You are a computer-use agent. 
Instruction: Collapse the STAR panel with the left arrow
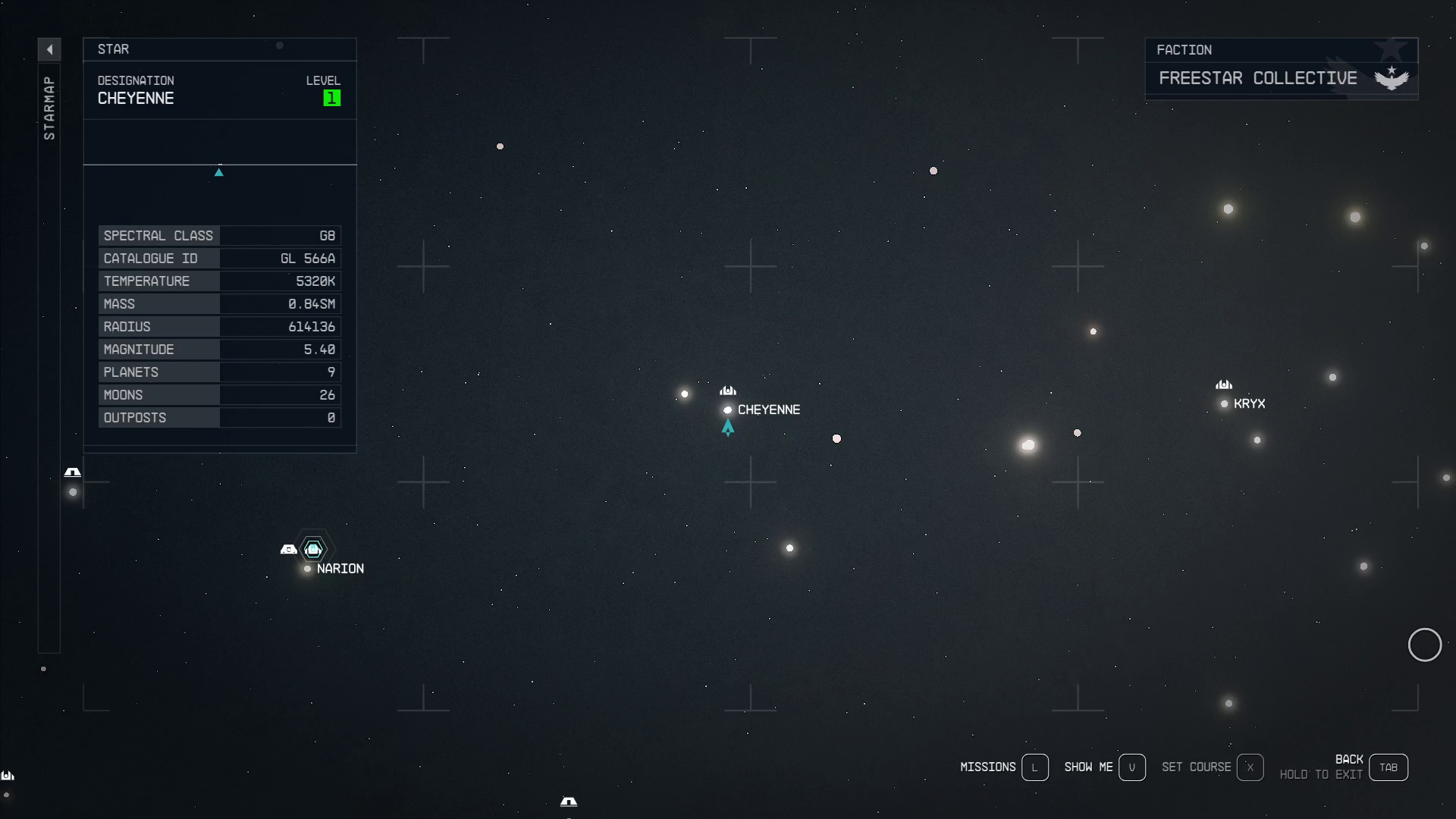pos(49,49)
